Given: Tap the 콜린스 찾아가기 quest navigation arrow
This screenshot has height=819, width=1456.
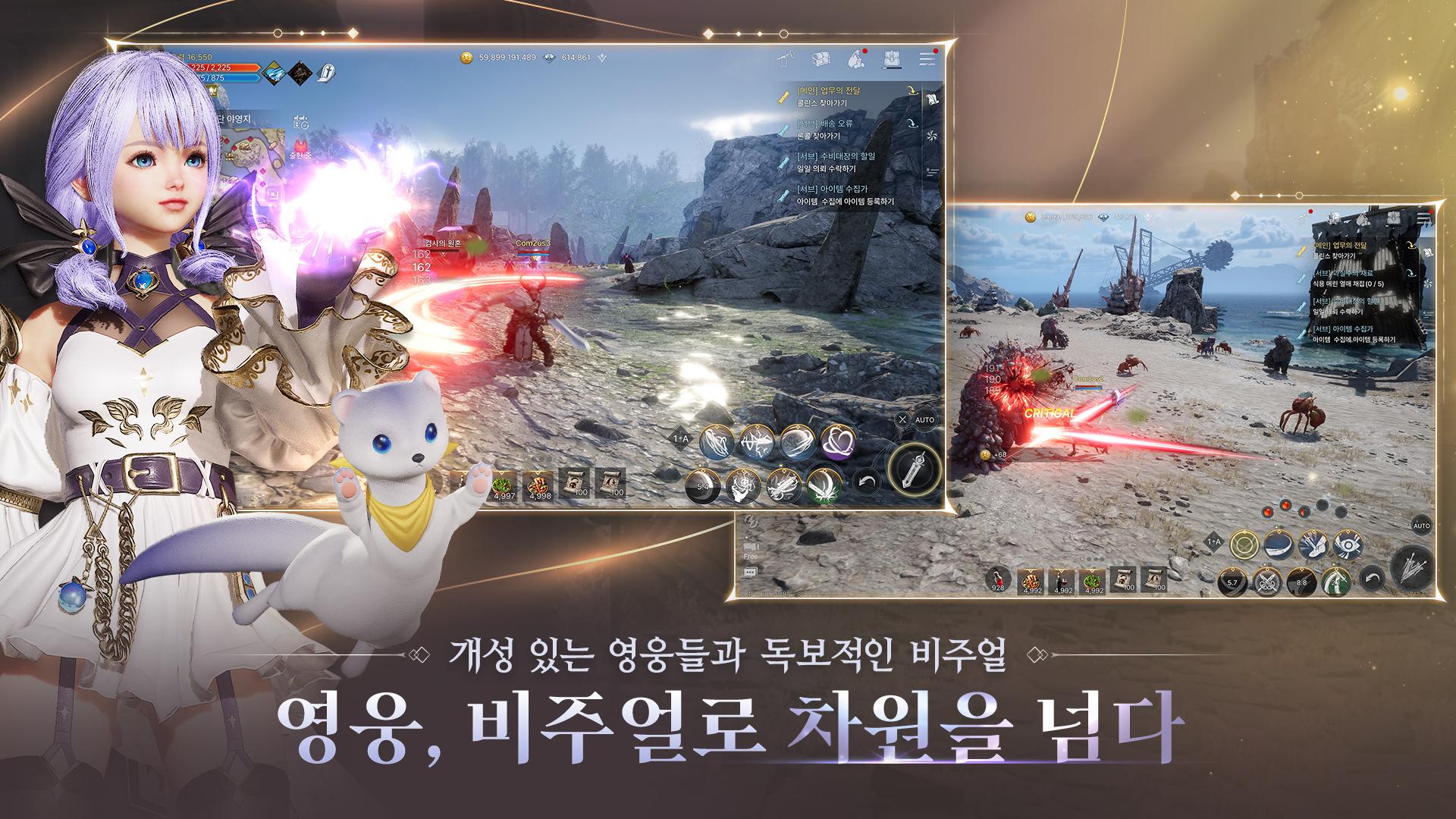Looking at the screenshot, I should point(913,90).
